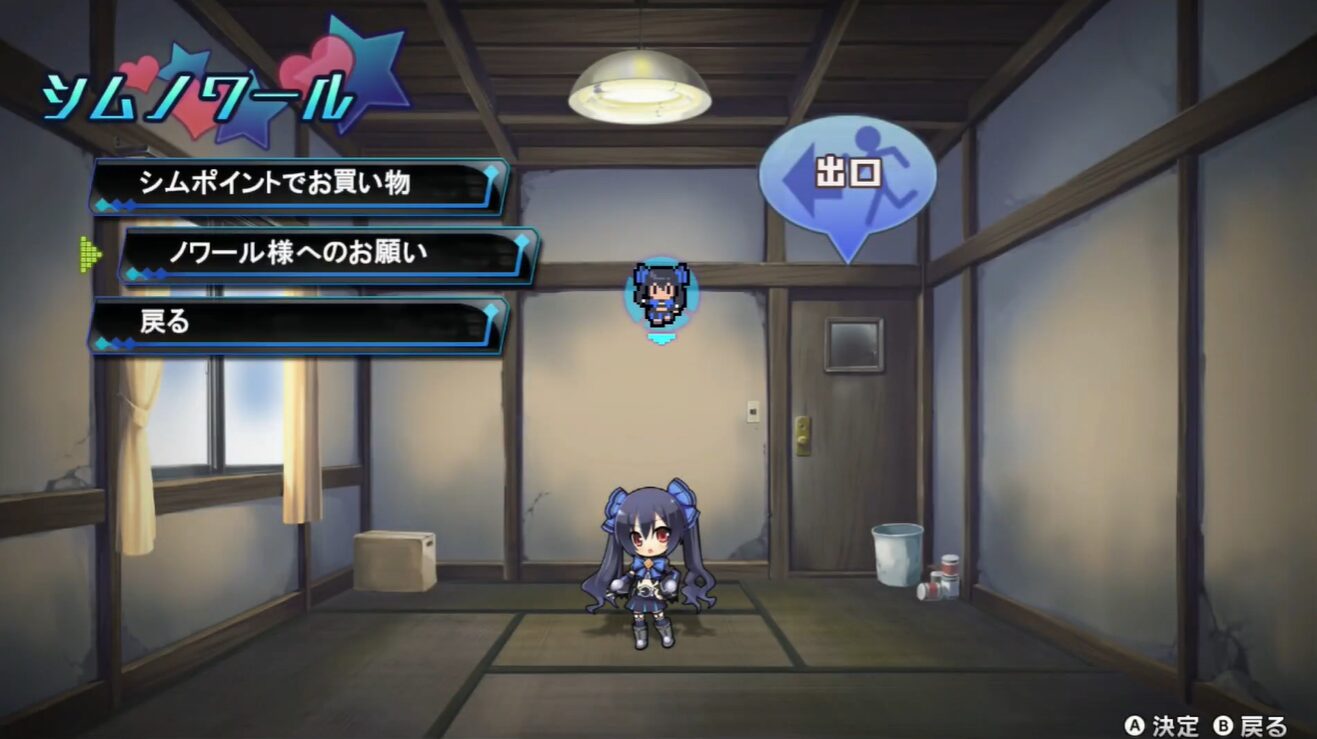Image resolution: width=1317 pixels, height=739 pixels.
Task: Select シムポイントでお買い物 menu entry
Action: coord(299,184)
